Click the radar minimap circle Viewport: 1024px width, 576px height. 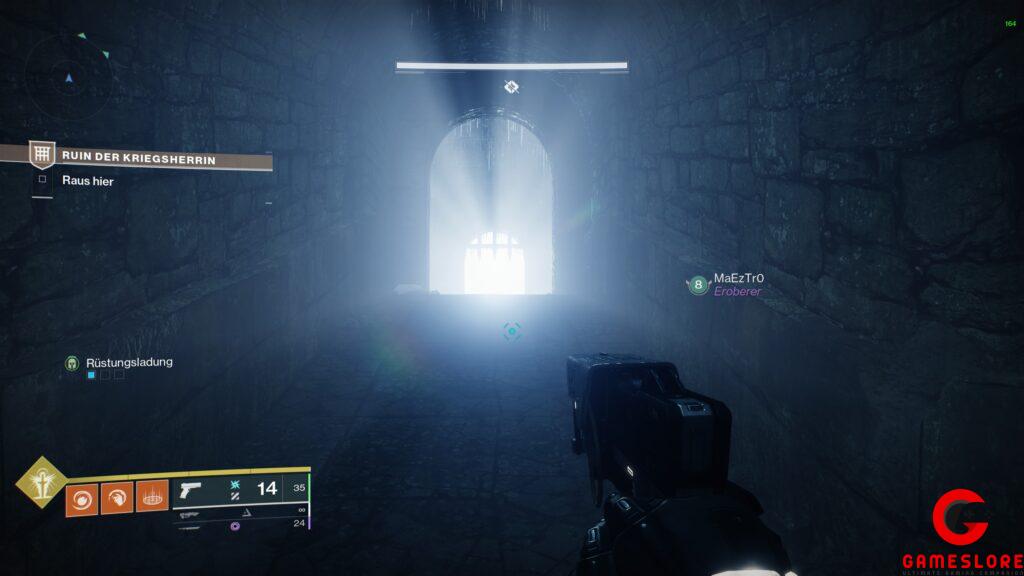click(x=68, y=76)
